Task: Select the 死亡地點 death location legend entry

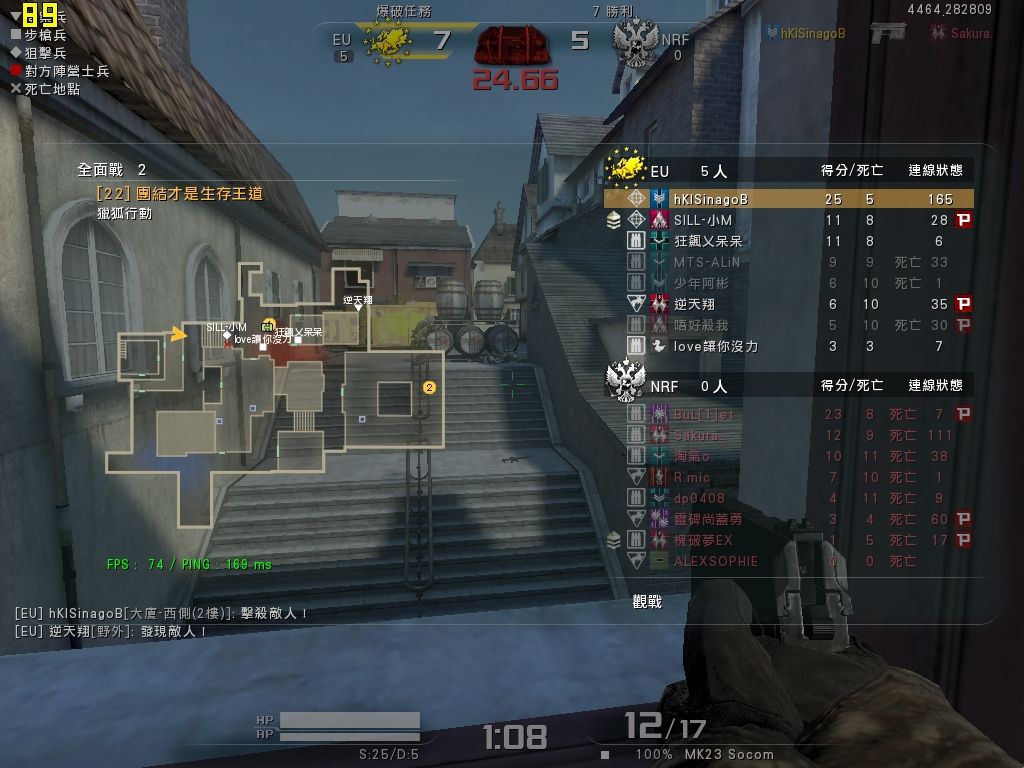Action: [x=44, y=89]
